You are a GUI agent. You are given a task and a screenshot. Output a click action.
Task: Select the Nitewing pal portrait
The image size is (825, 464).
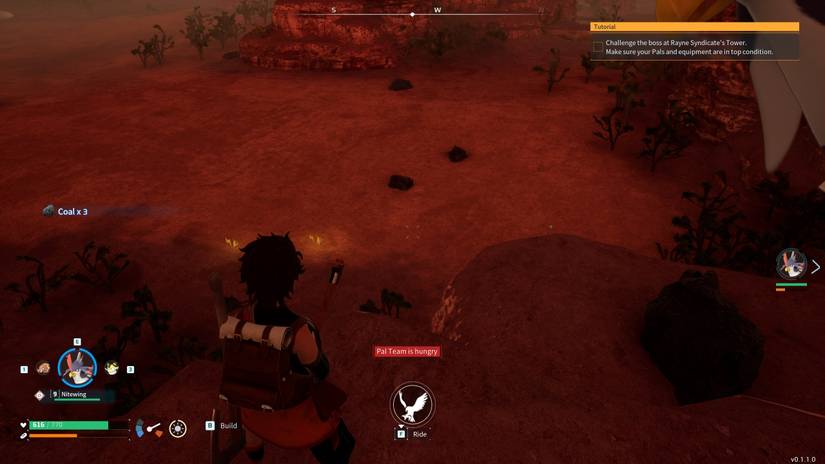pos(77,367)
